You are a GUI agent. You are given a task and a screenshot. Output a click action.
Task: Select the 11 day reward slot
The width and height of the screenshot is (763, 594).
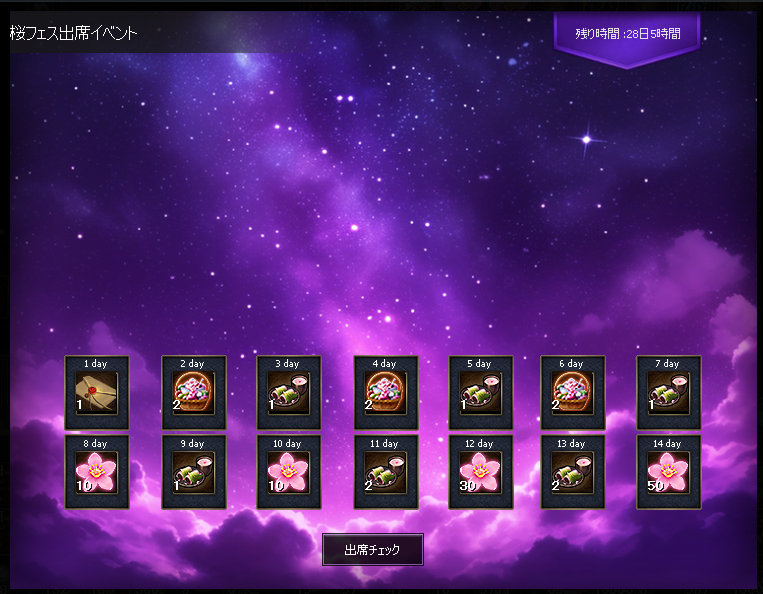click(x=385, y=473)
